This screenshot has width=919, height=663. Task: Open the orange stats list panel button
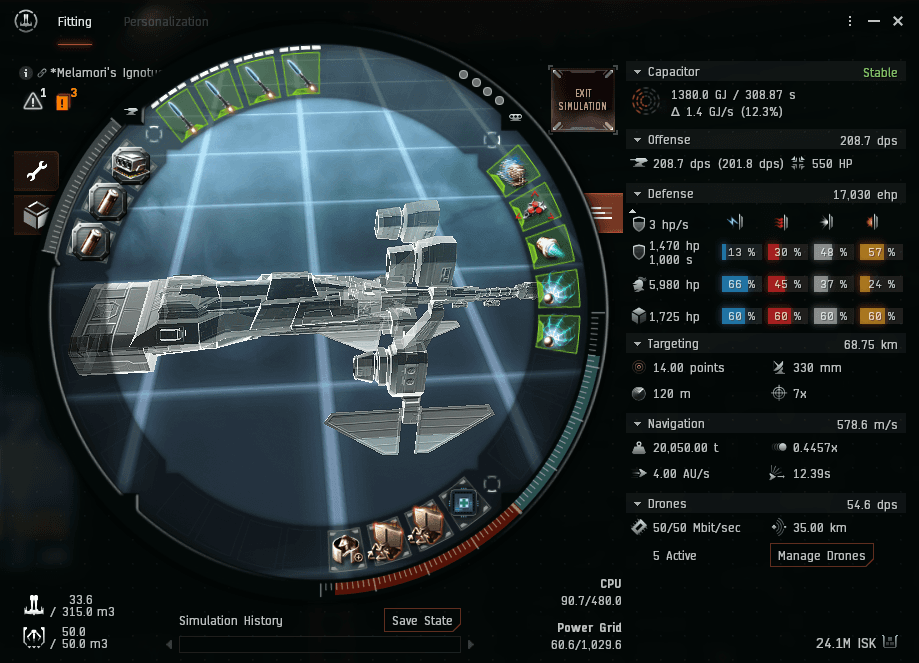(x=602, y=212)
